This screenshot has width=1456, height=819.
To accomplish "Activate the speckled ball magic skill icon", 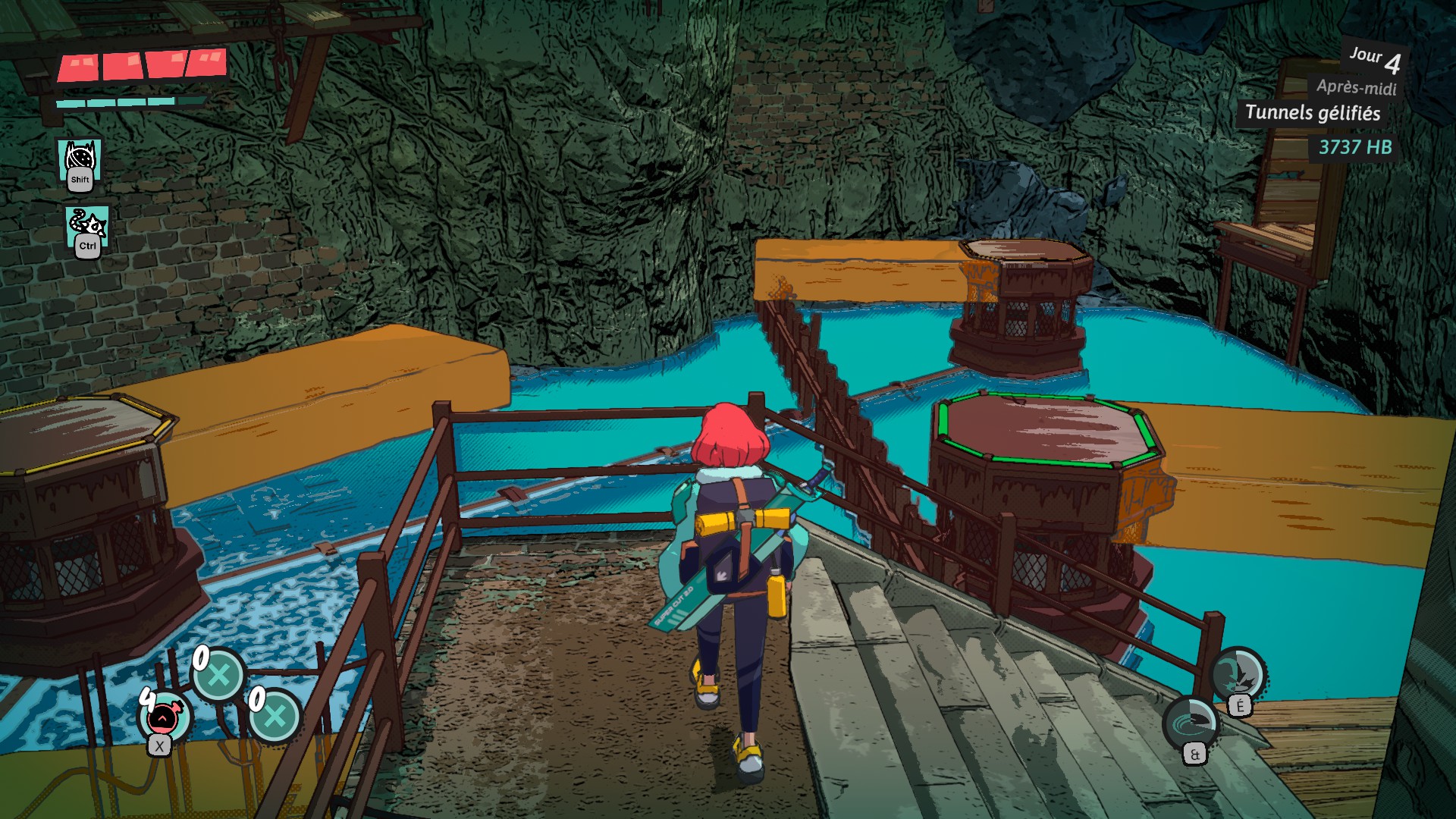I will pyautogui.click(x=80, y=161).
